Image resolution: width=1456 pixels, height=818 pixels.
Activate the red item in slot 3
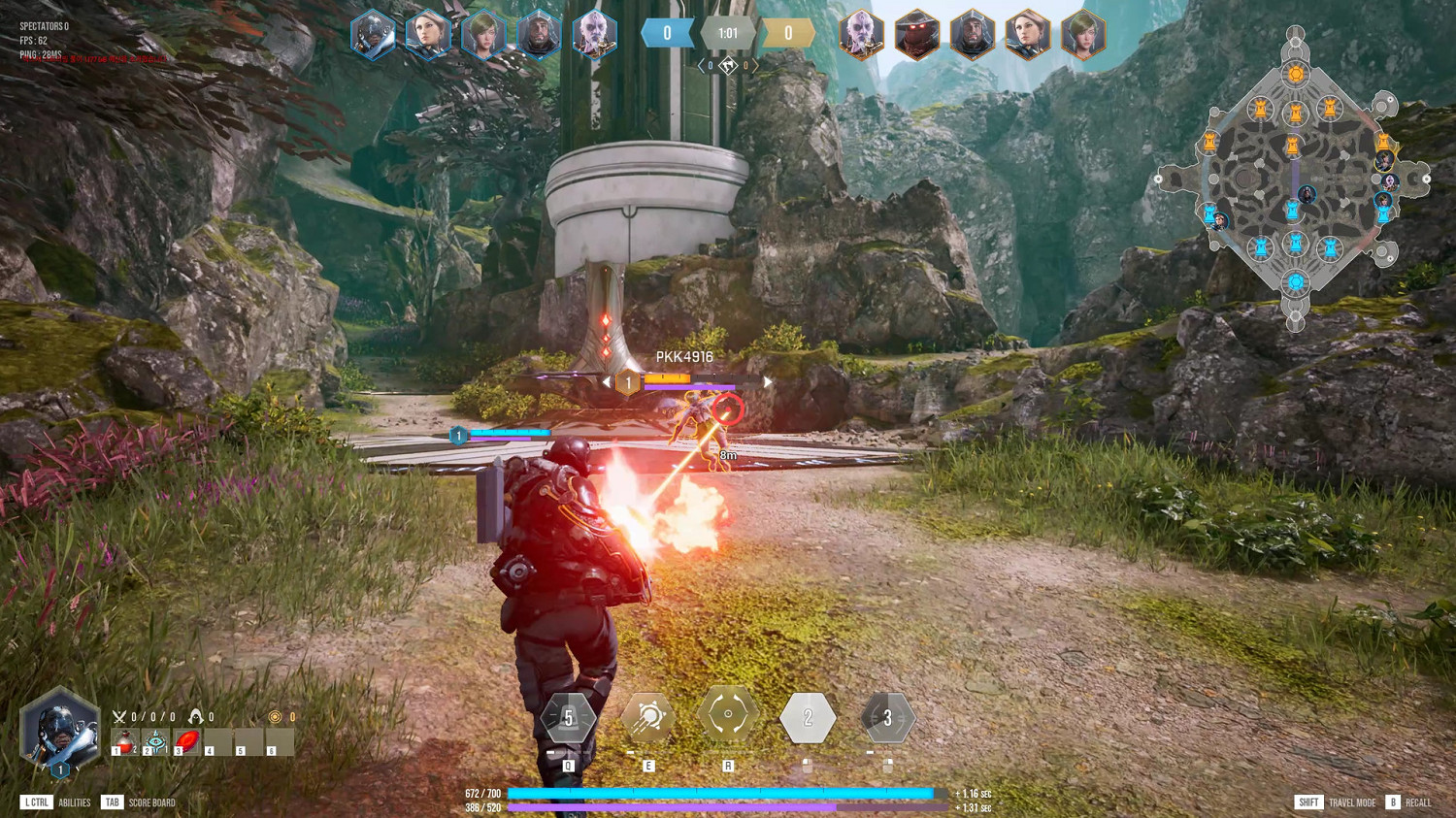point(185,740)
